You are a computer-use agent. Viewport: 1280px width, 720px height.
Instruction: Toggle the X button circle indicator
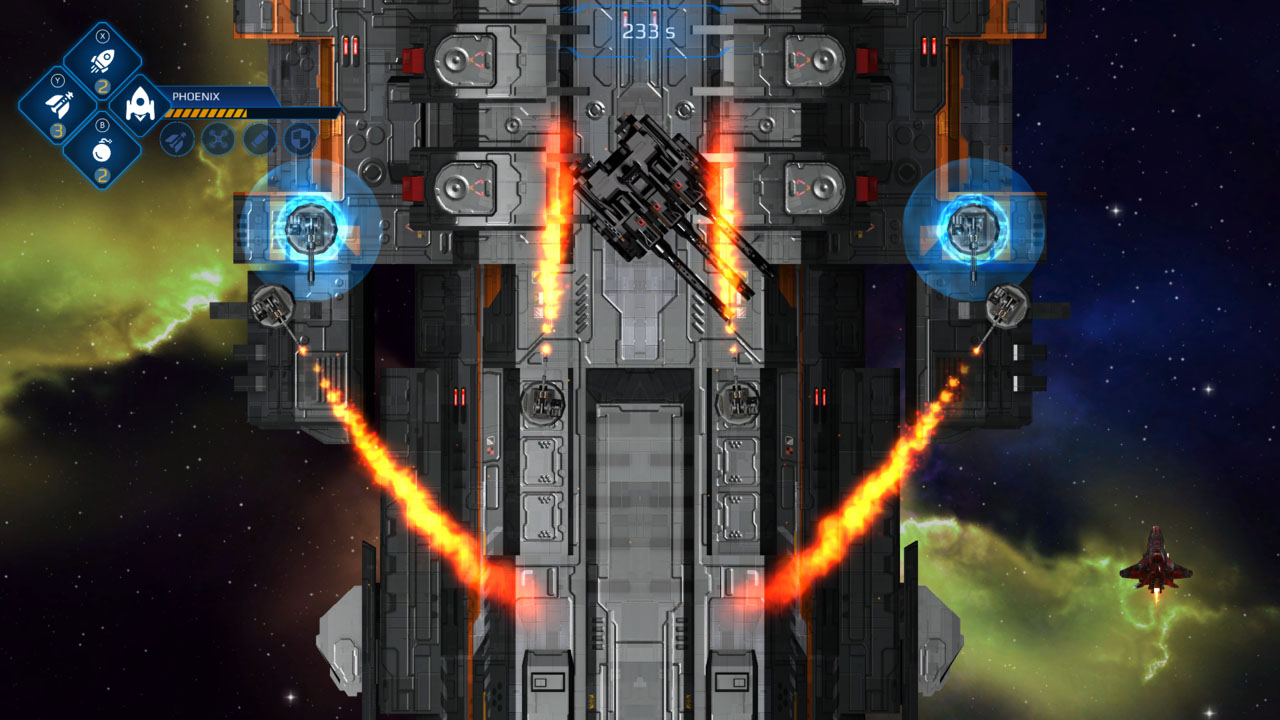(x=103, y=35)
